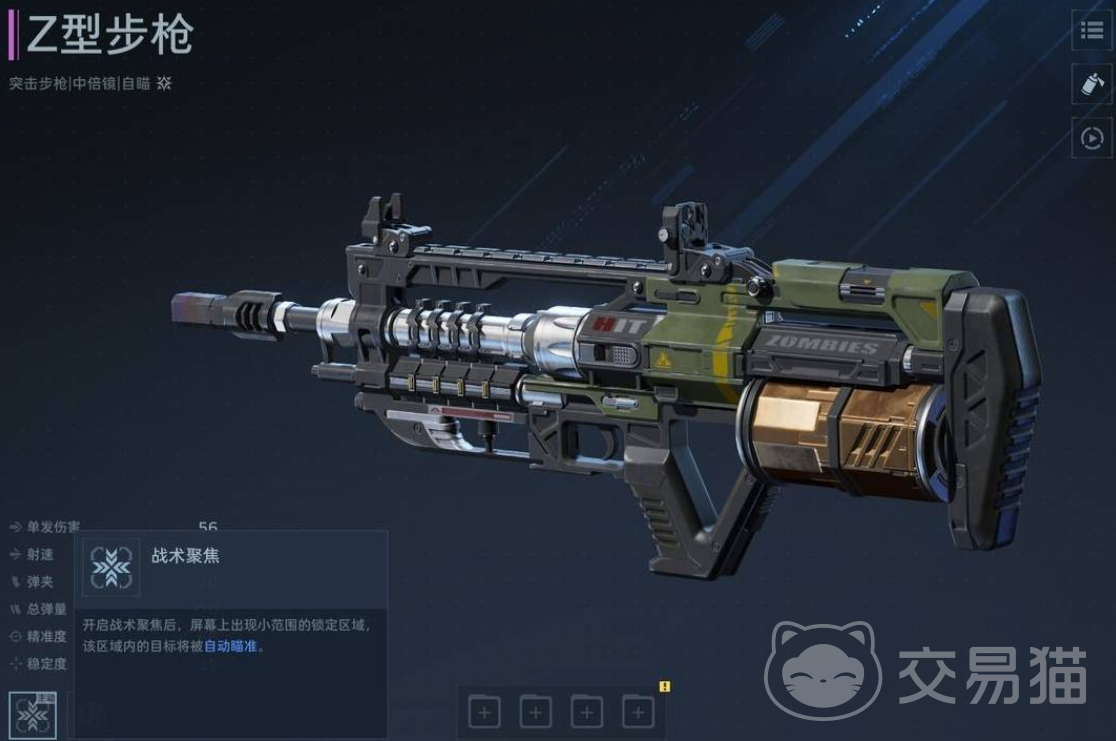Click the 自动瞄准 highlighted link
The height and width of the screenshot is (741, 1116).
pyautogui.click(x=232, y=646)
